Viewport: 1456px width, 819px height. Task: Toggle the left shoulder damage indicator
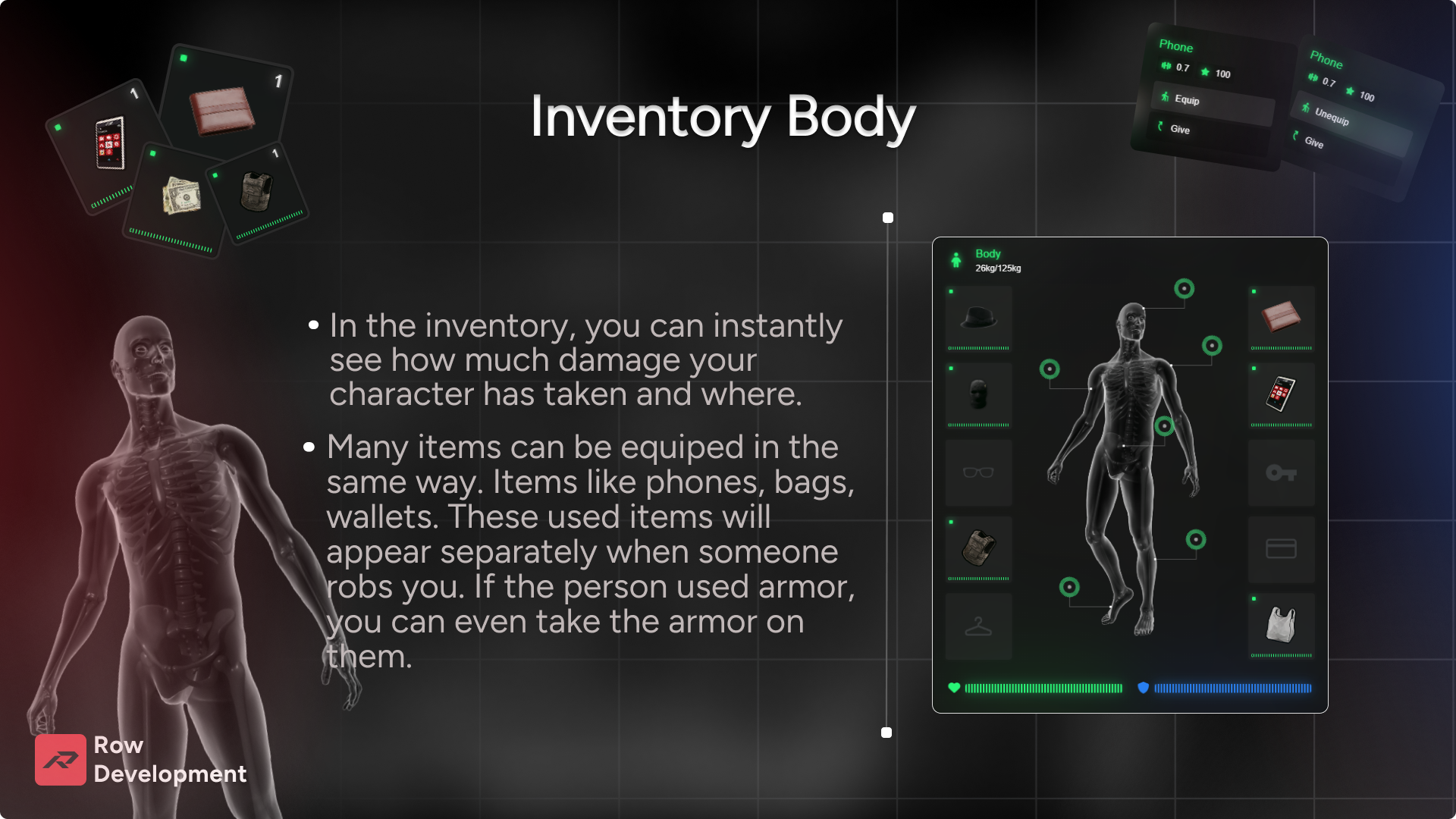[1050, 369]
